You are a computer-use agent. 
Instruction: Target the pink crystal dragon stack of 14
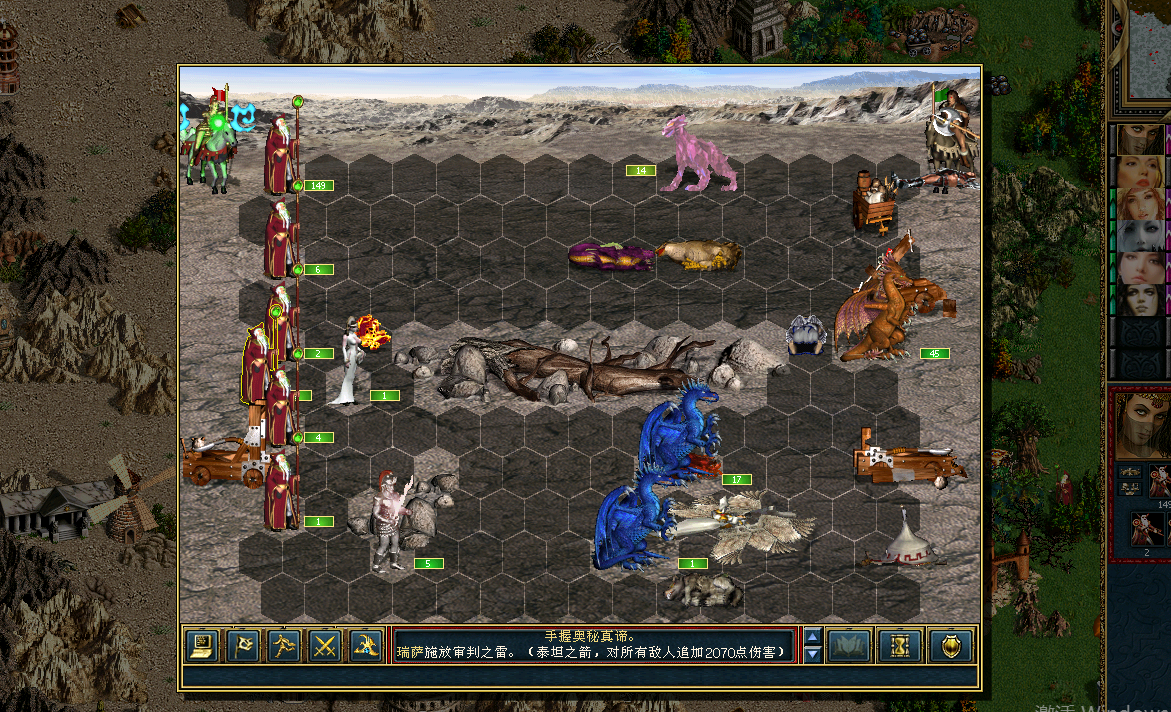pos(700,155)
